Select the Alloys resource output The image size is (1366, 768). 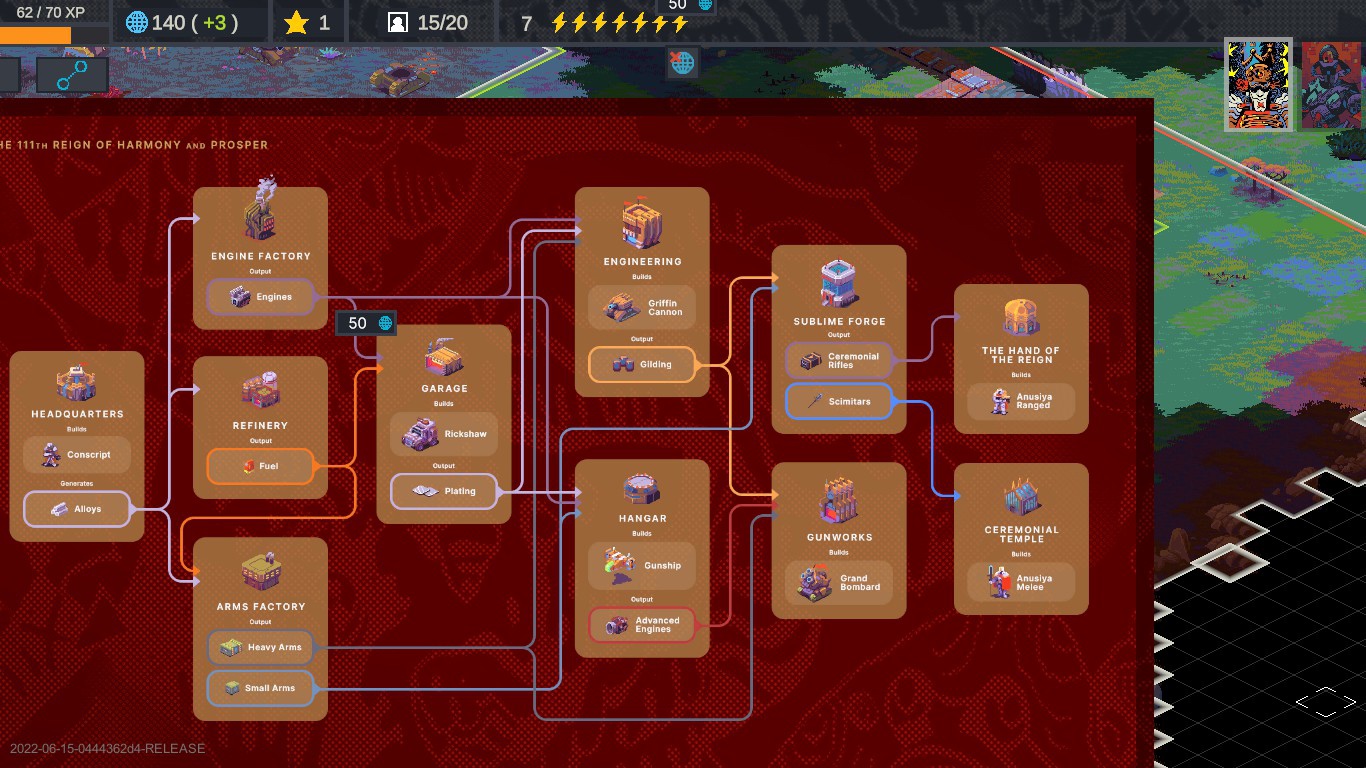(x=77, y=509)
